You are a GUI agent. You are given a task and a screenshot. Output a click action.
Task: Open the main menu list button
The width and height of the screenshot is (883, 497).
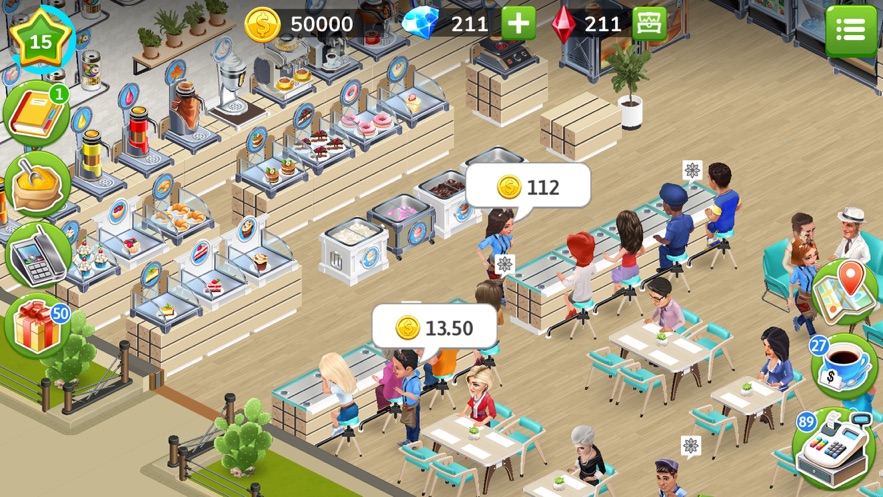coord(850,30)
